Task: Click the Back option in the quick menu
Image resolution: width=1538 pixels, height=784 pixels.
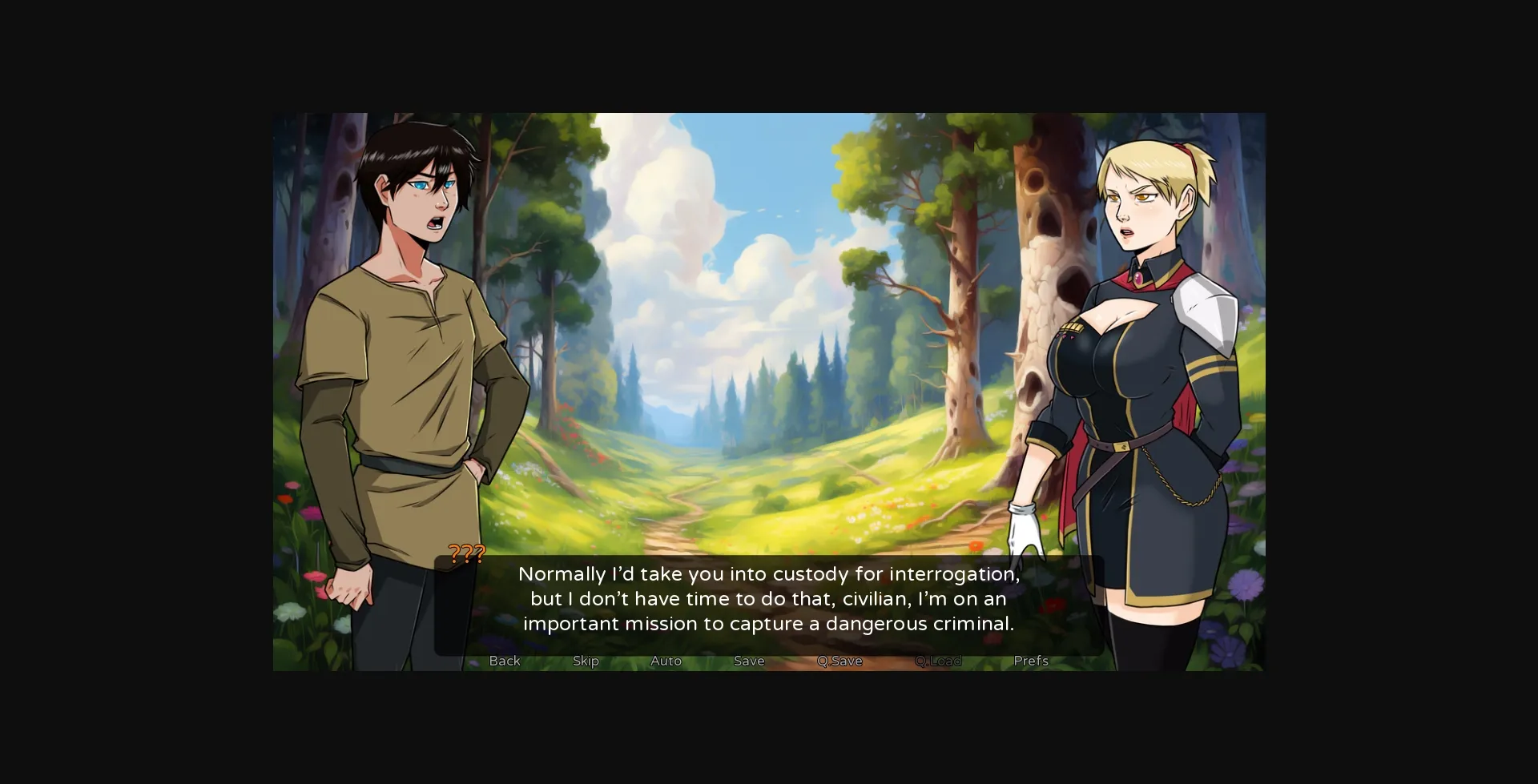Action: tap(504, 661)
